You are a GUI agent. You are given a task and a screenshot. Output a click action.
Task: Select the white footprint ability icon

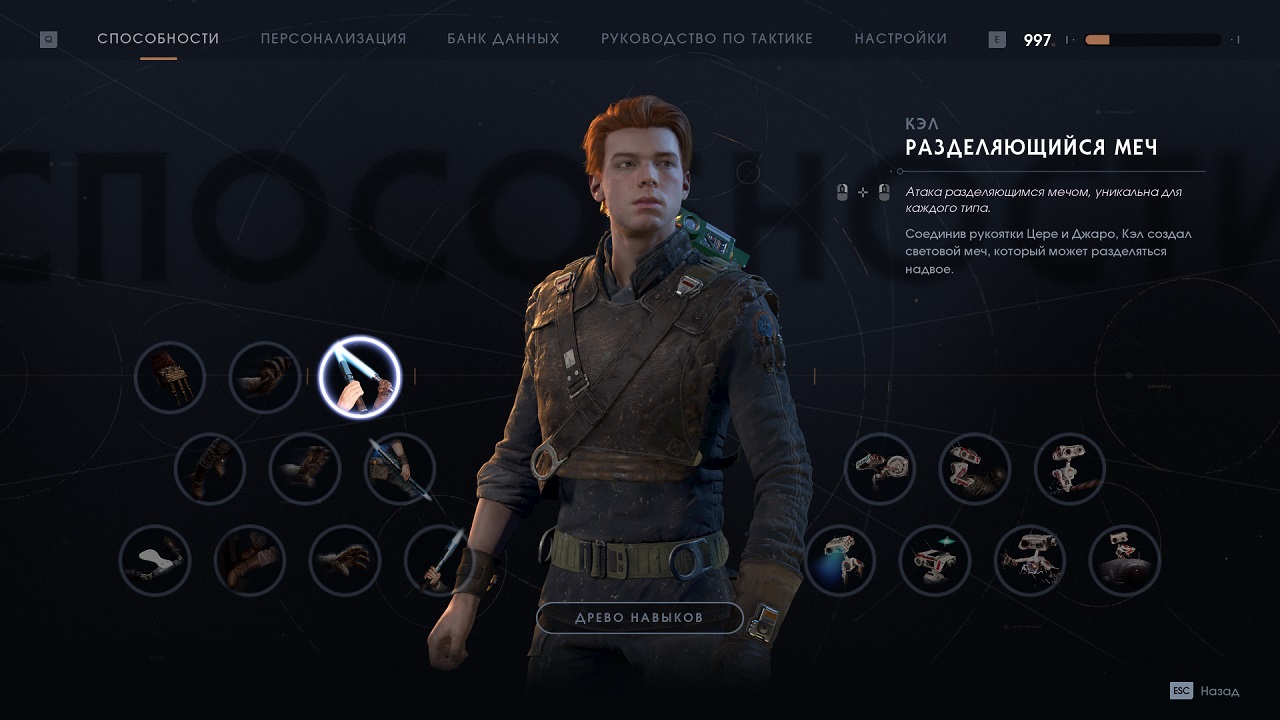click(155, 560)
